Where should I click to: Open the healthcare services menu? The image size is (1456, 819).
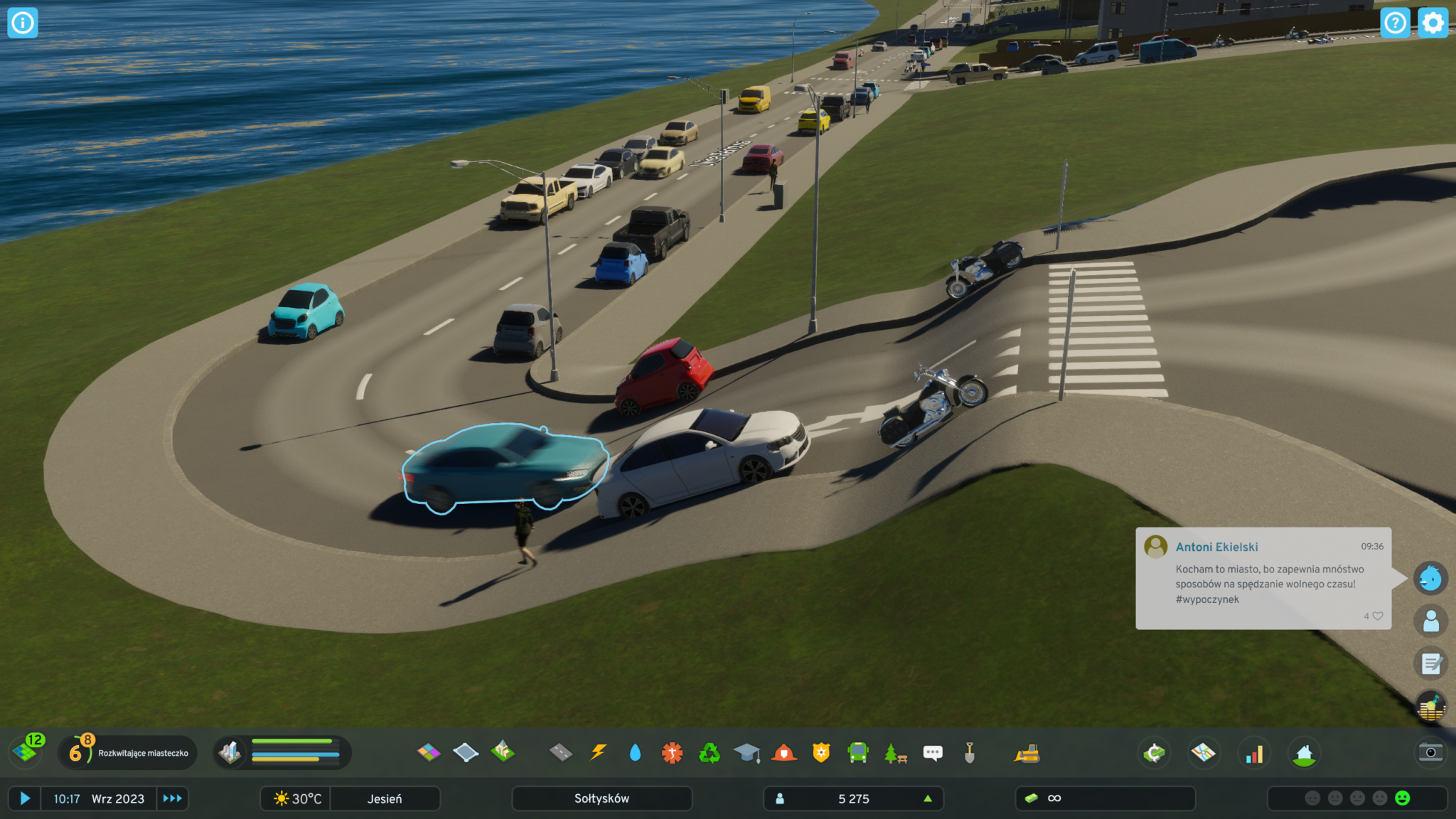click(672, 752)
